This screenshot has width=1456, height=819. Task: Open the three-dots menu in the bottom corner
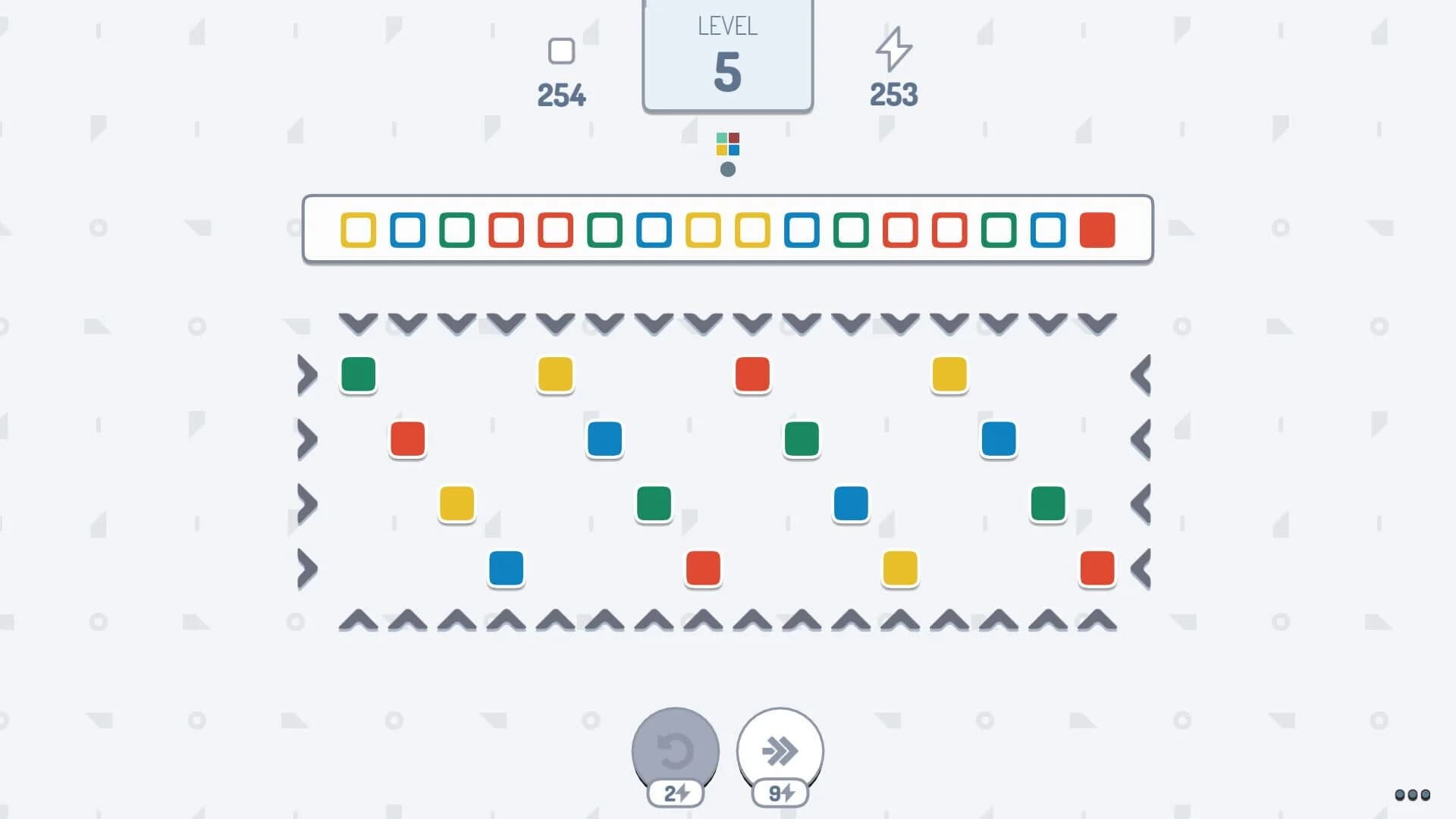click(1412, 795)
